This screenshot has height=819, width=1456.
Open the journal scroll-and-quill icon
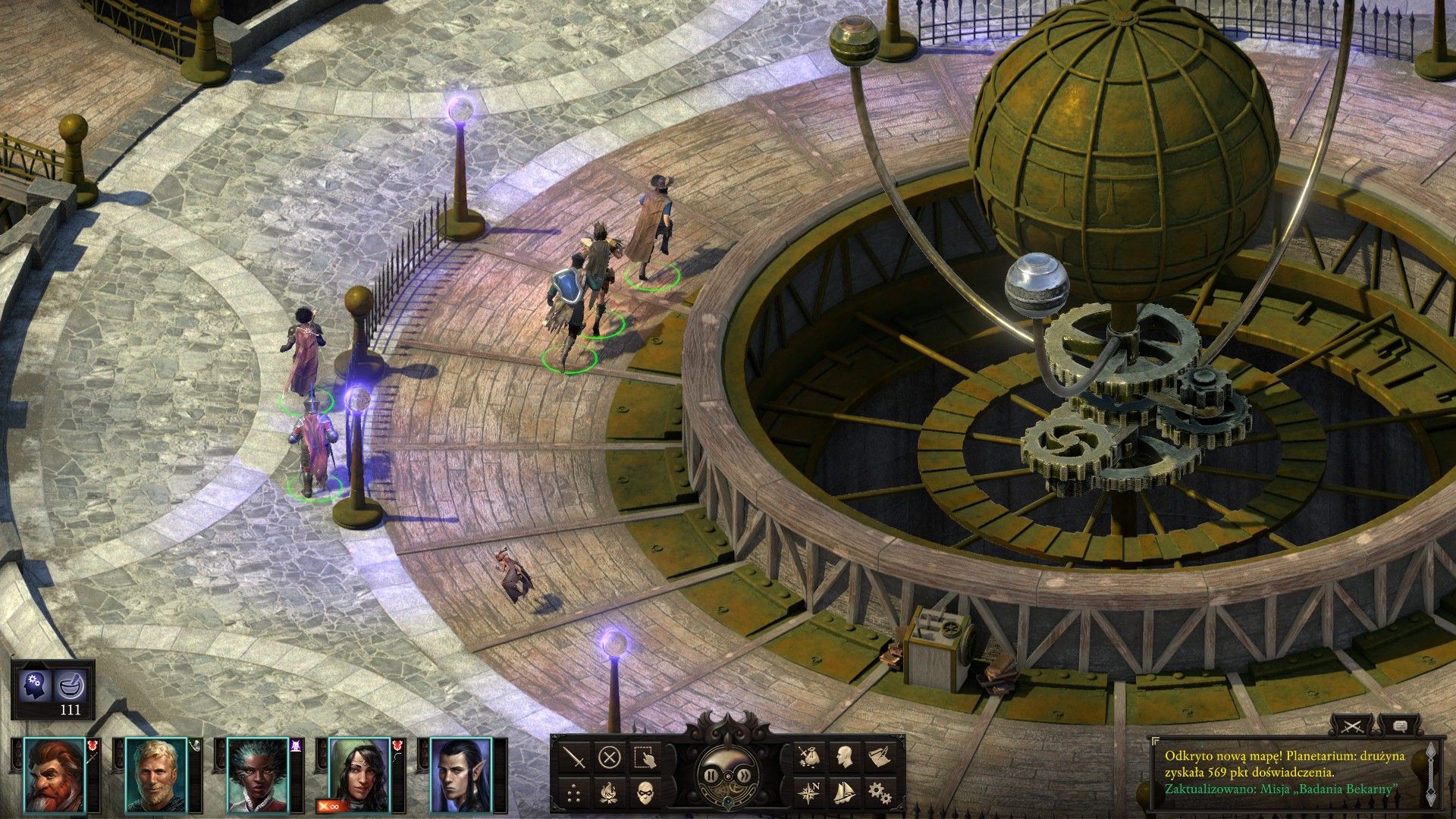tap(880, 757)
